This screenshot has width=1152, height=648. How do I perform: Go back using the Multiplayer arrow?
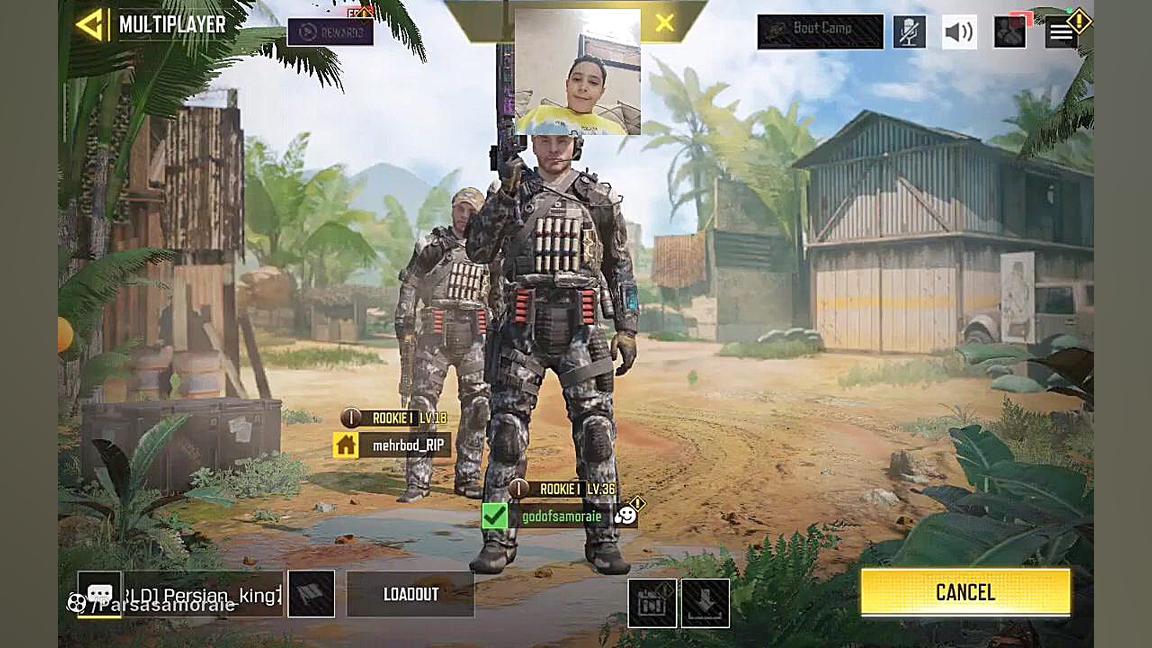click(x=90, y=25)
